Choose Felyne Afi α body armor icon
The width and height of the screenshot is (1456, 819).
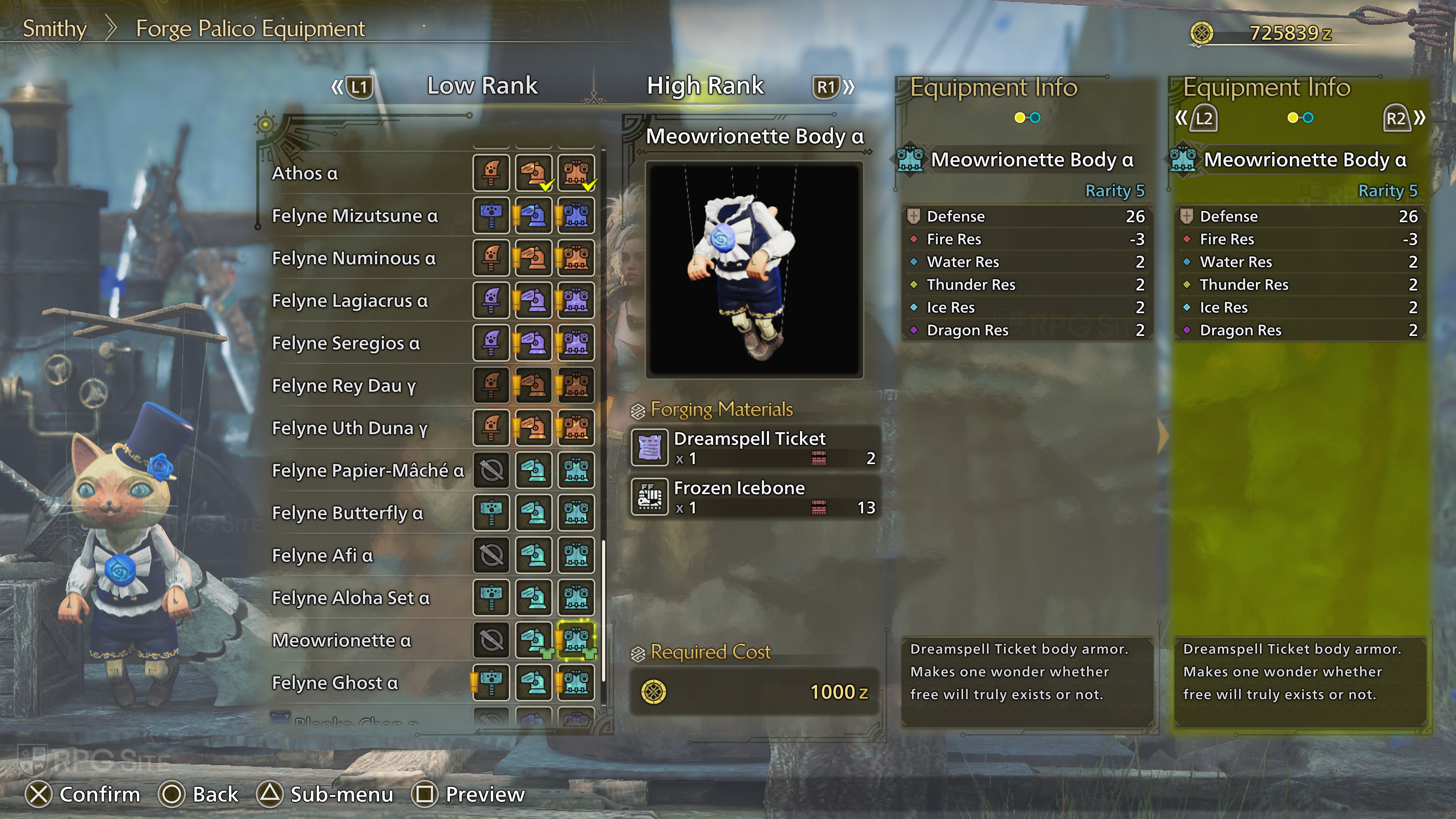coord(576,555)
